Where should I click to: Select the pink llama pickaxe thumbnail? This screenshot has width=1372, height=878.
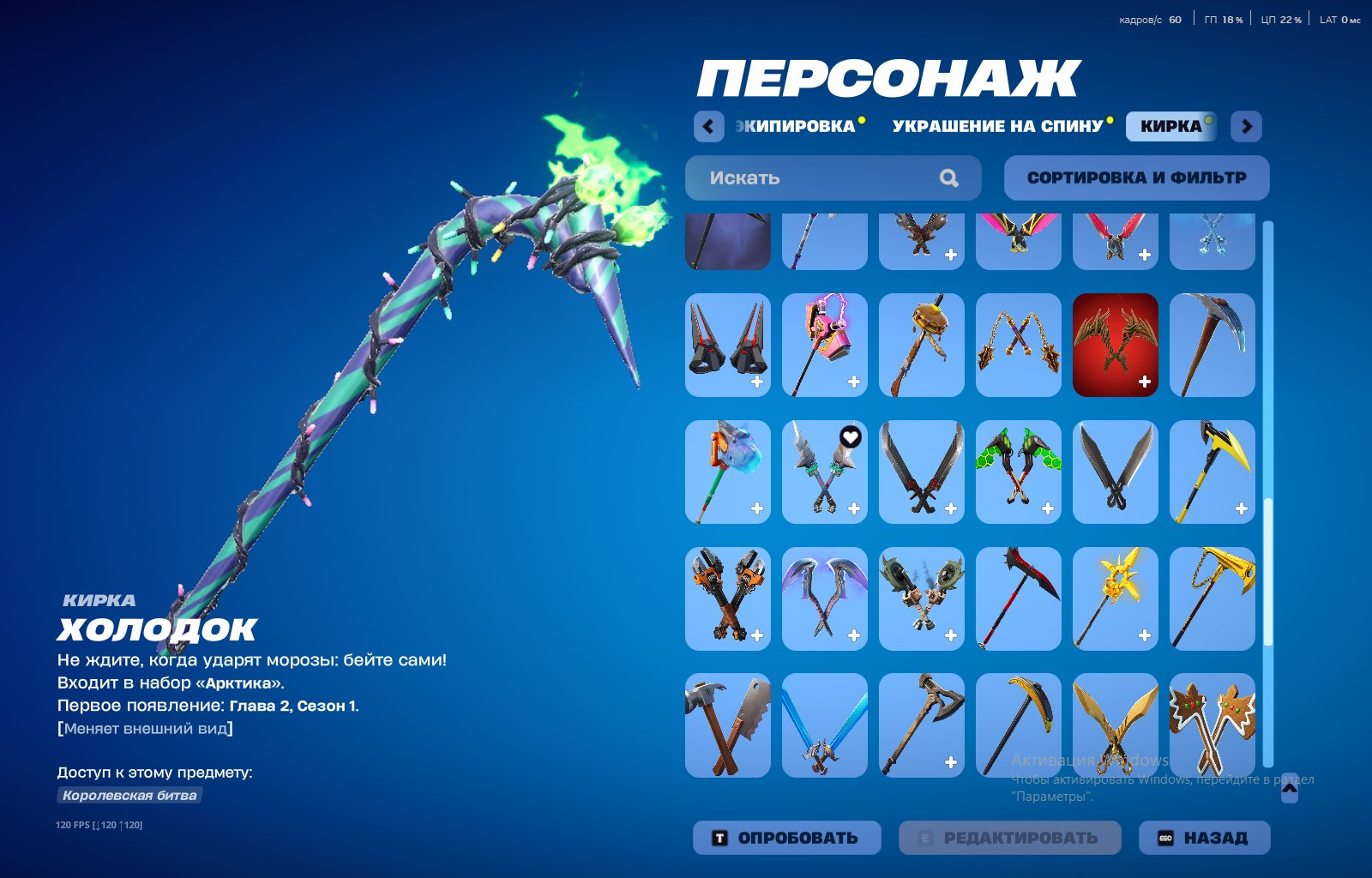(x=824, y=344)
